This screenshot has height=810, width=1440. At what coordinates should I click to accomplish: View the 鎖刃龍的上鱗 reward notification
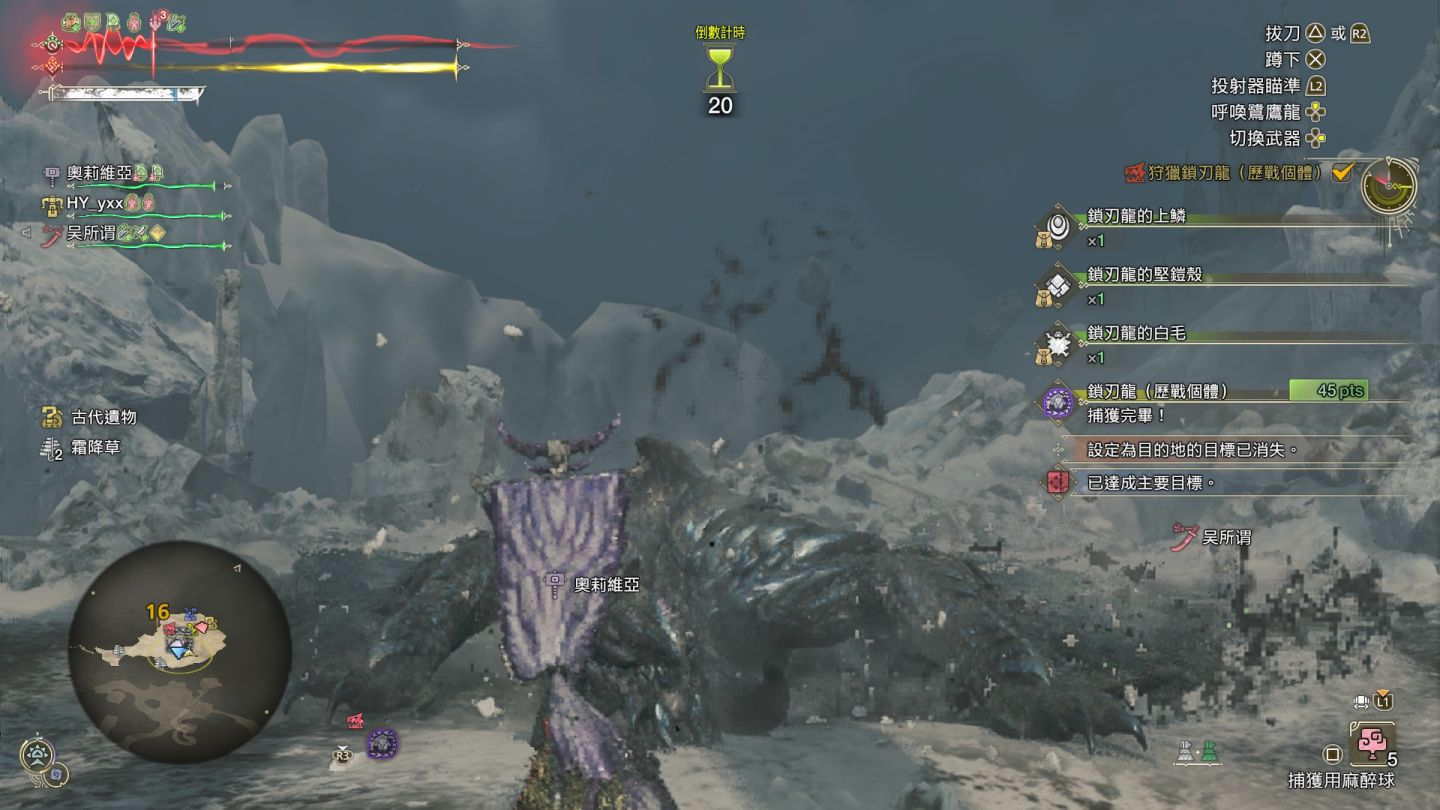pos(1136,216)
